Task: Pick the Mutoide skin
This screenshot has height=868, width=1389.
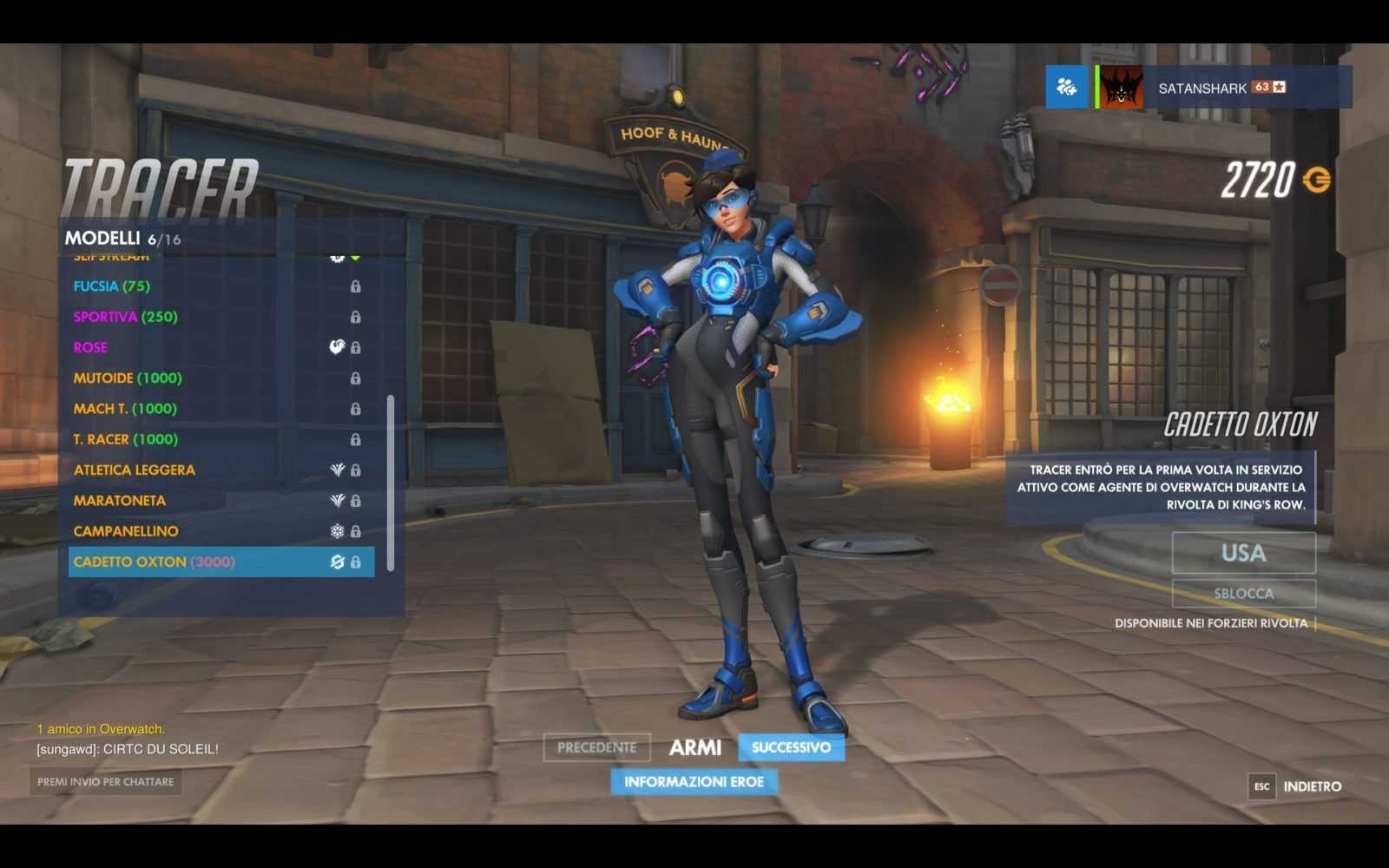Action: coord(128,378)
